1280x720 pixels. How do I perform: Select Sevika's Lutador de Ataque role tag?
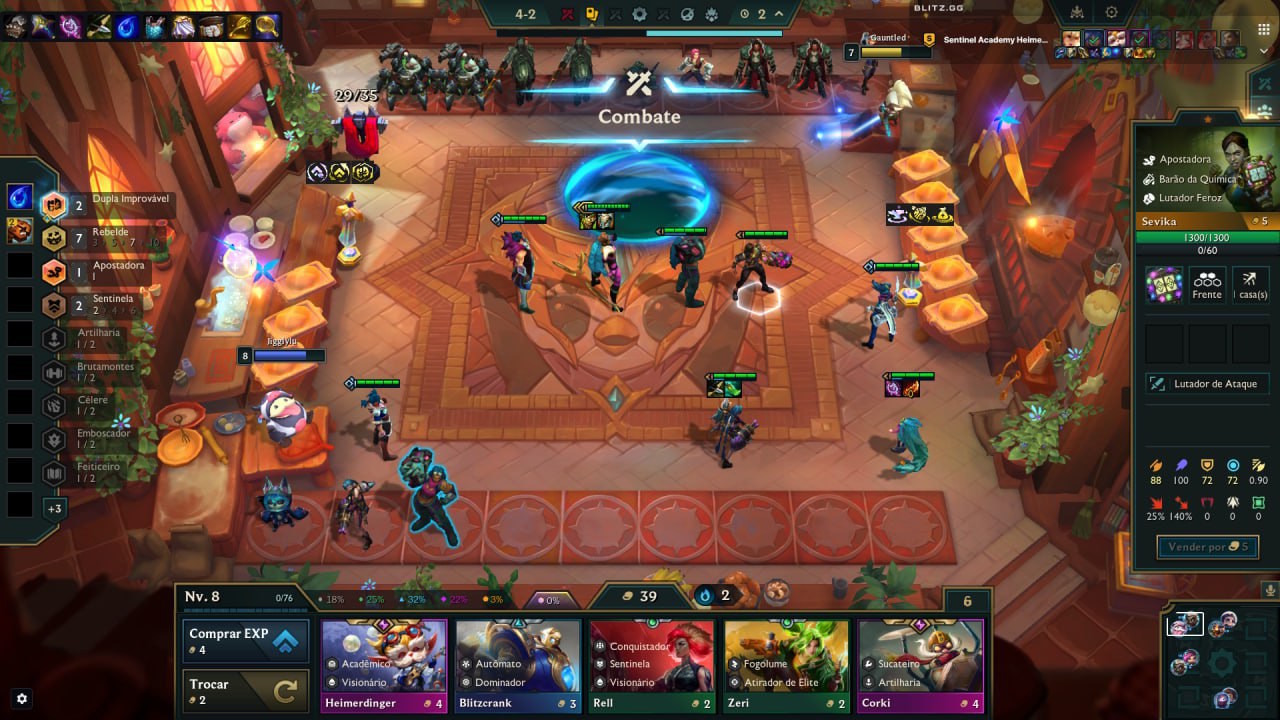[x=1207, y=384]
